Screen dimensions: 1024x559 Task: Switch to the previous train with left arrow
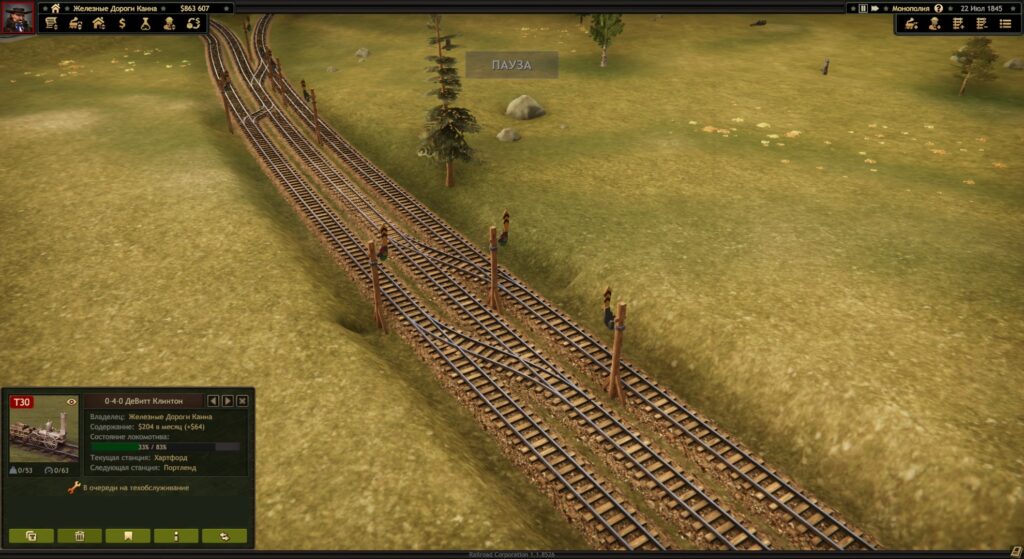tap(213, 401)
